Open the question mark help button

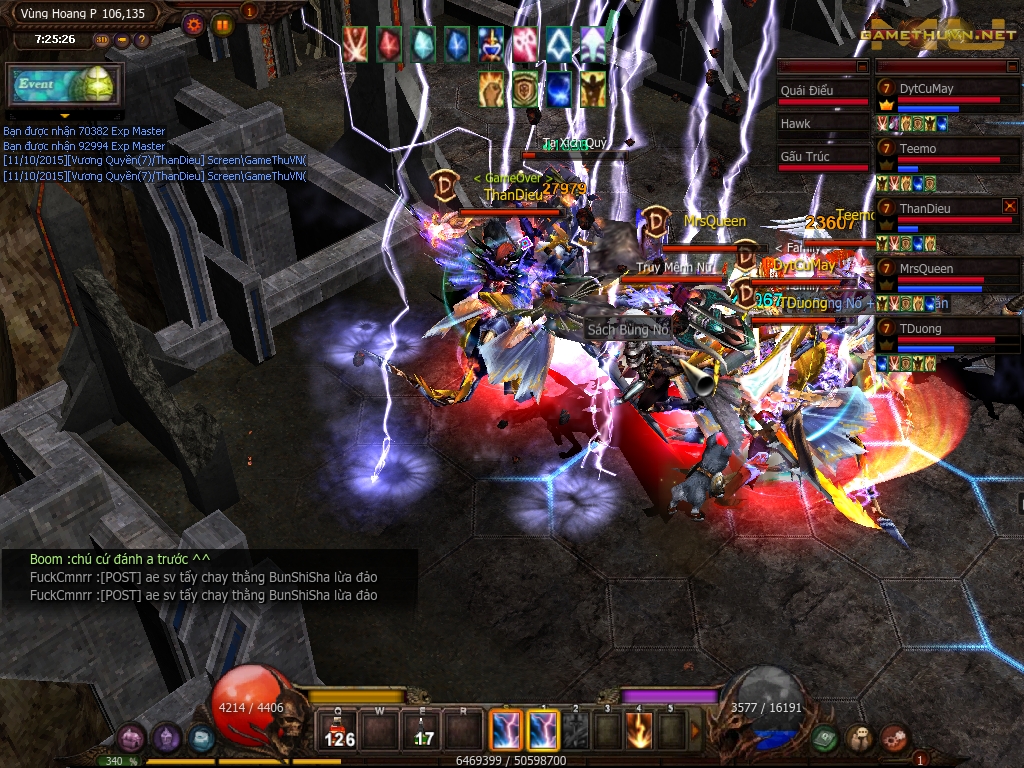(142, 40)
